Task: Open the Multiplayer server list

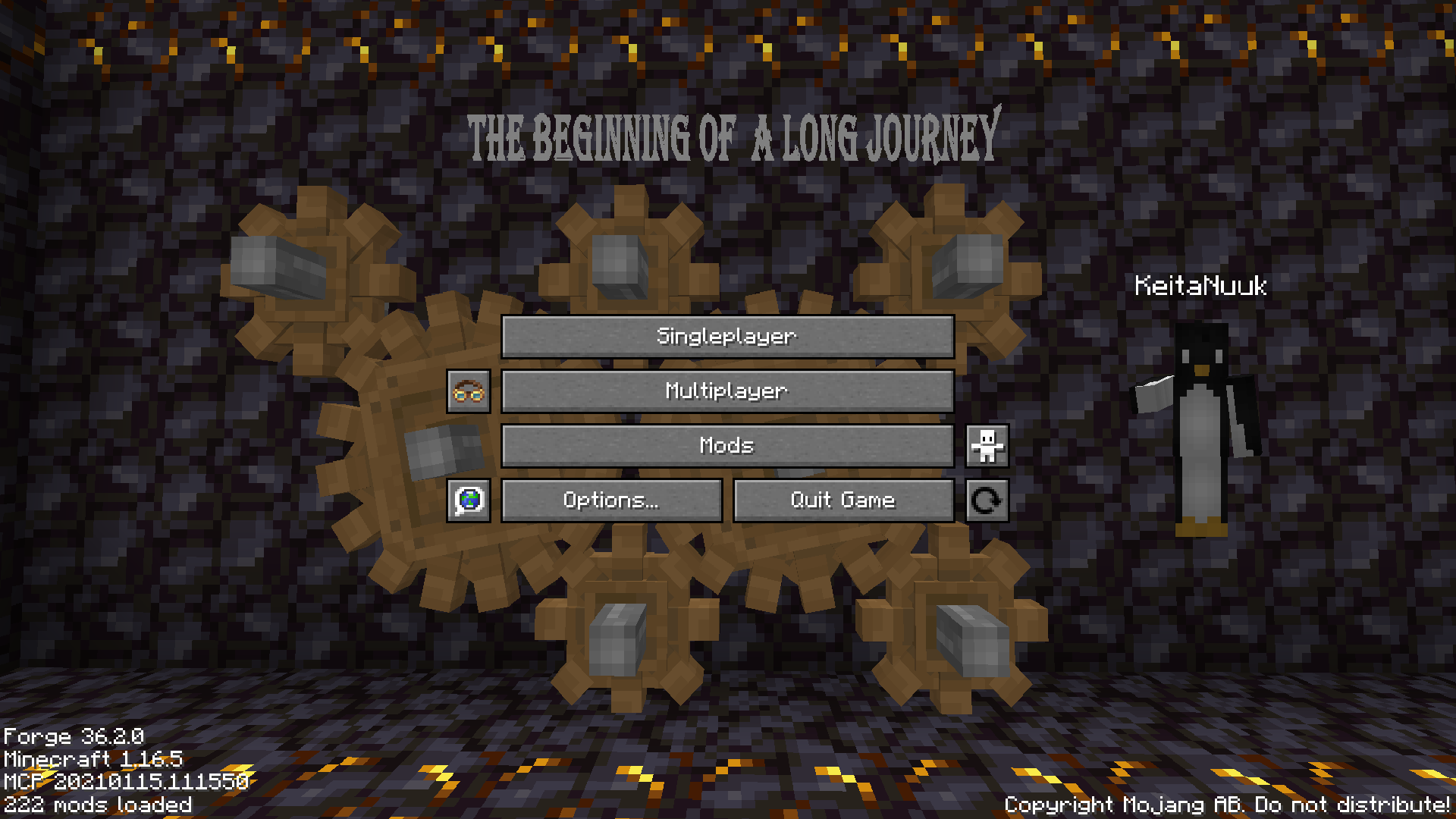Action: click(x=726, y=391)
